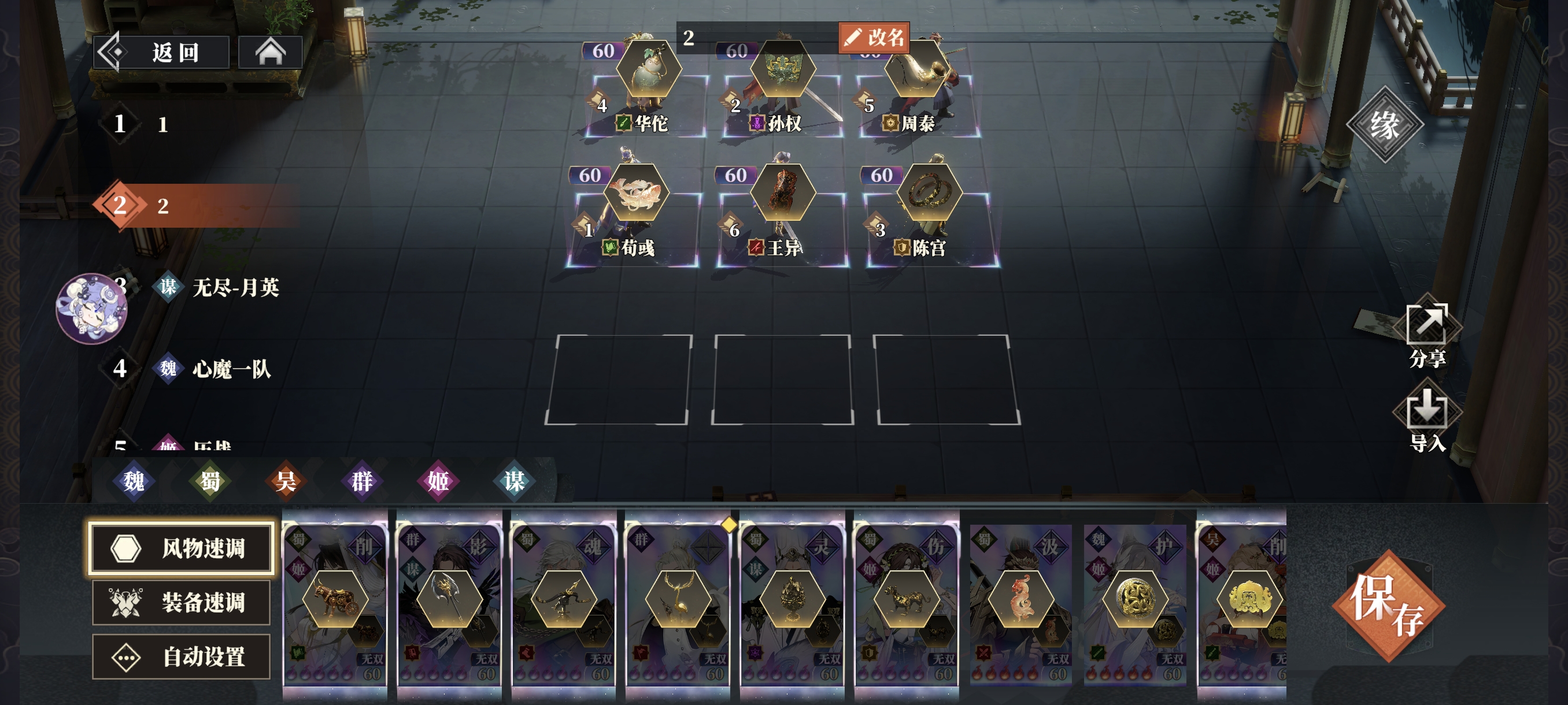Filter heroes by 吴 faction
Image resolution: width=1568 pixels, height=705 pixels.
286,481
